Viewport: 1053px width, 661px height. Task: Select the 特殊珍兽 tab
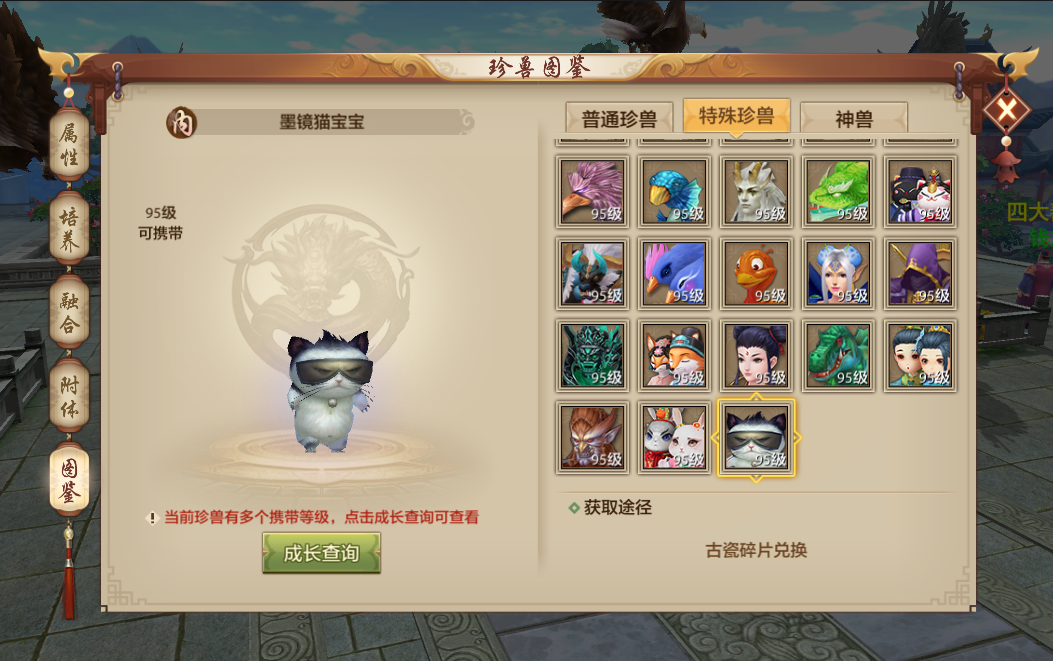tap(736, 116)
